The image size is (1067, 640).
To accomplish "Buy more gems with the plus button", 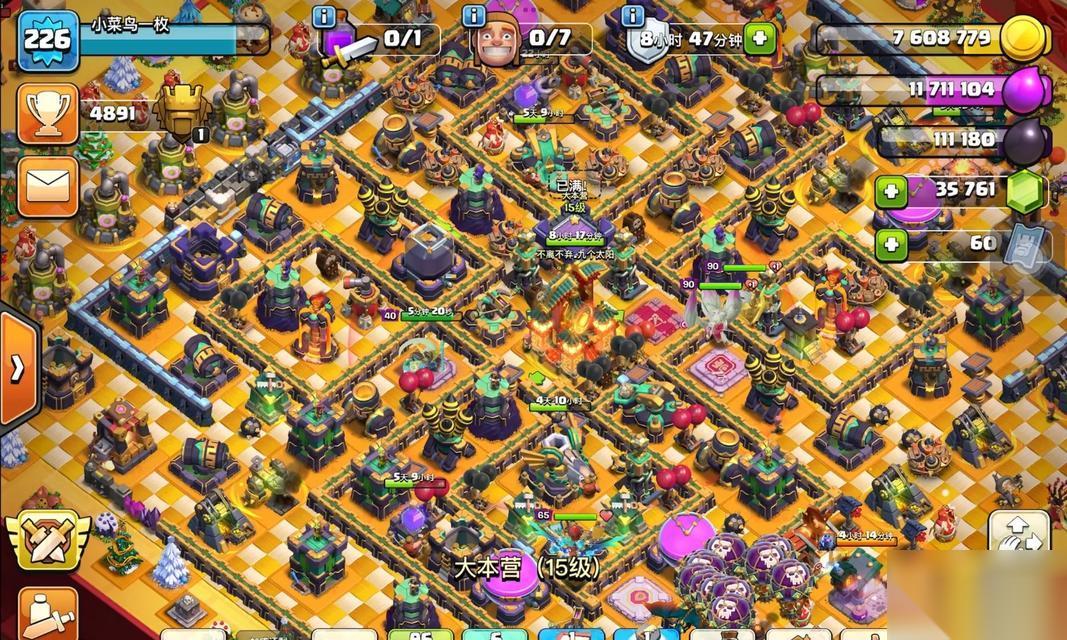I will [x=890, y=191].
